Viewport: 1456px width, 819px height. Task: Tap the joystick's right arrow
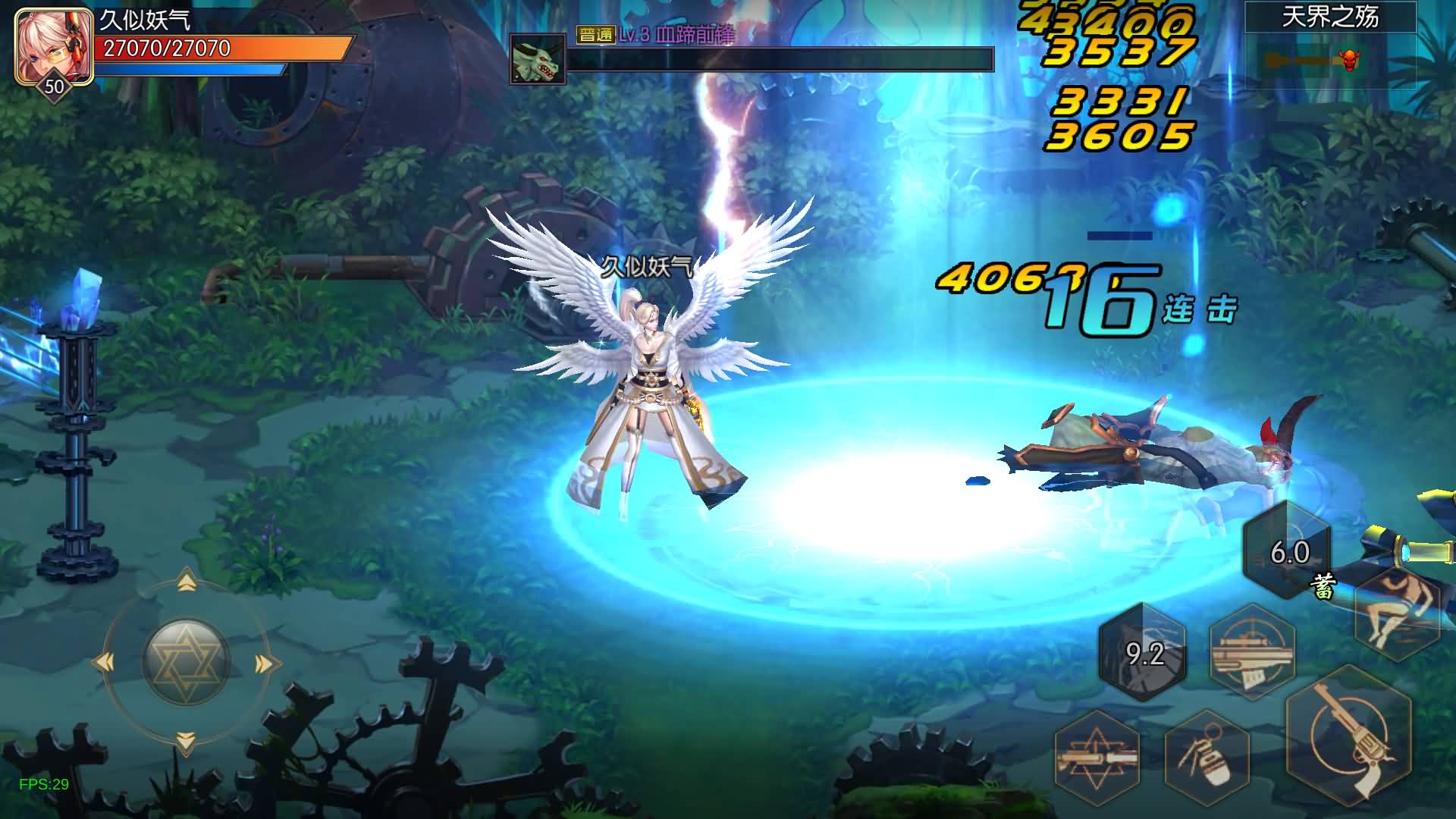tap(265, 664)
